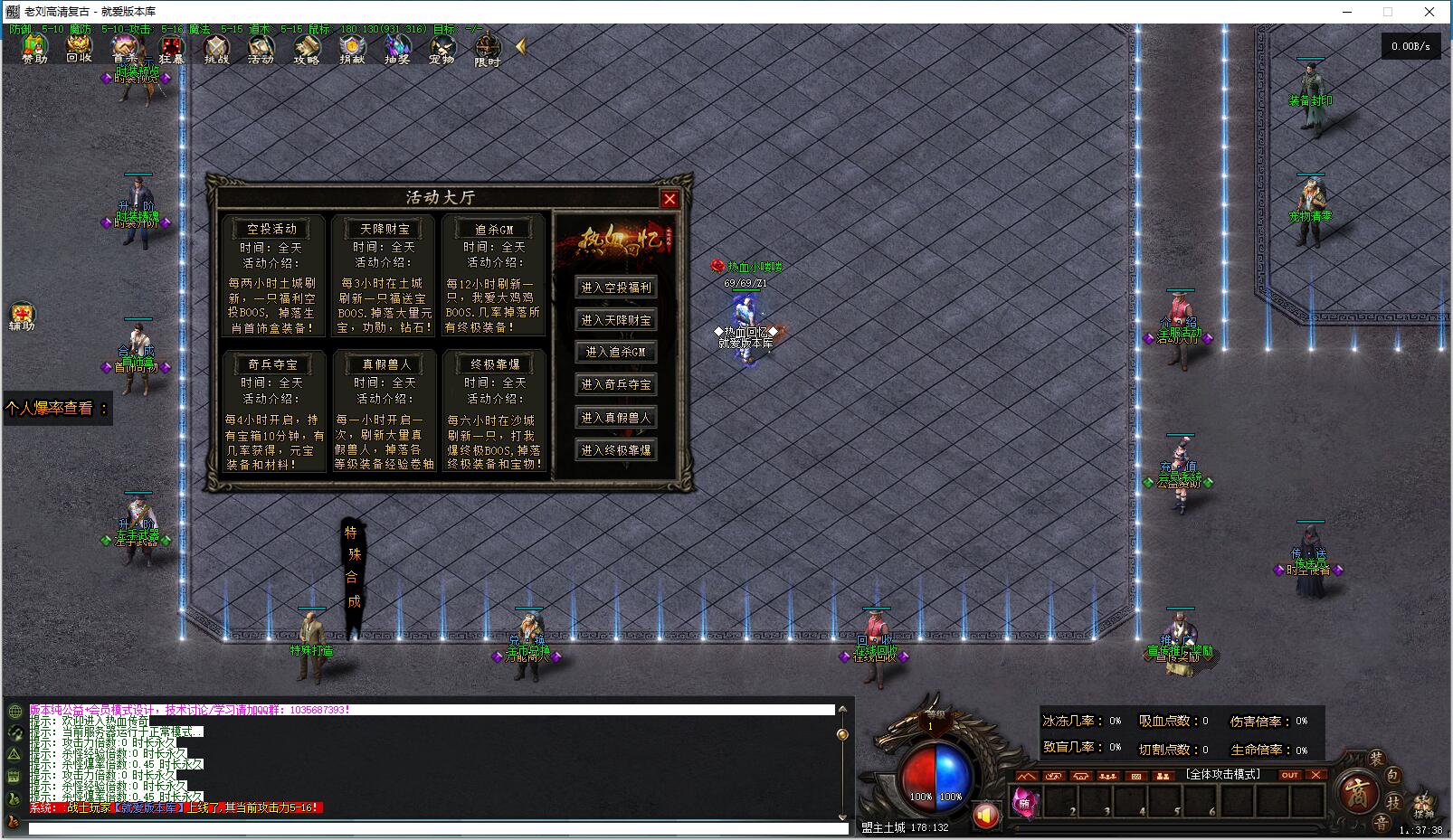Select the 进入天降财宝 button

pyautogui.click(x=616, y=320)
